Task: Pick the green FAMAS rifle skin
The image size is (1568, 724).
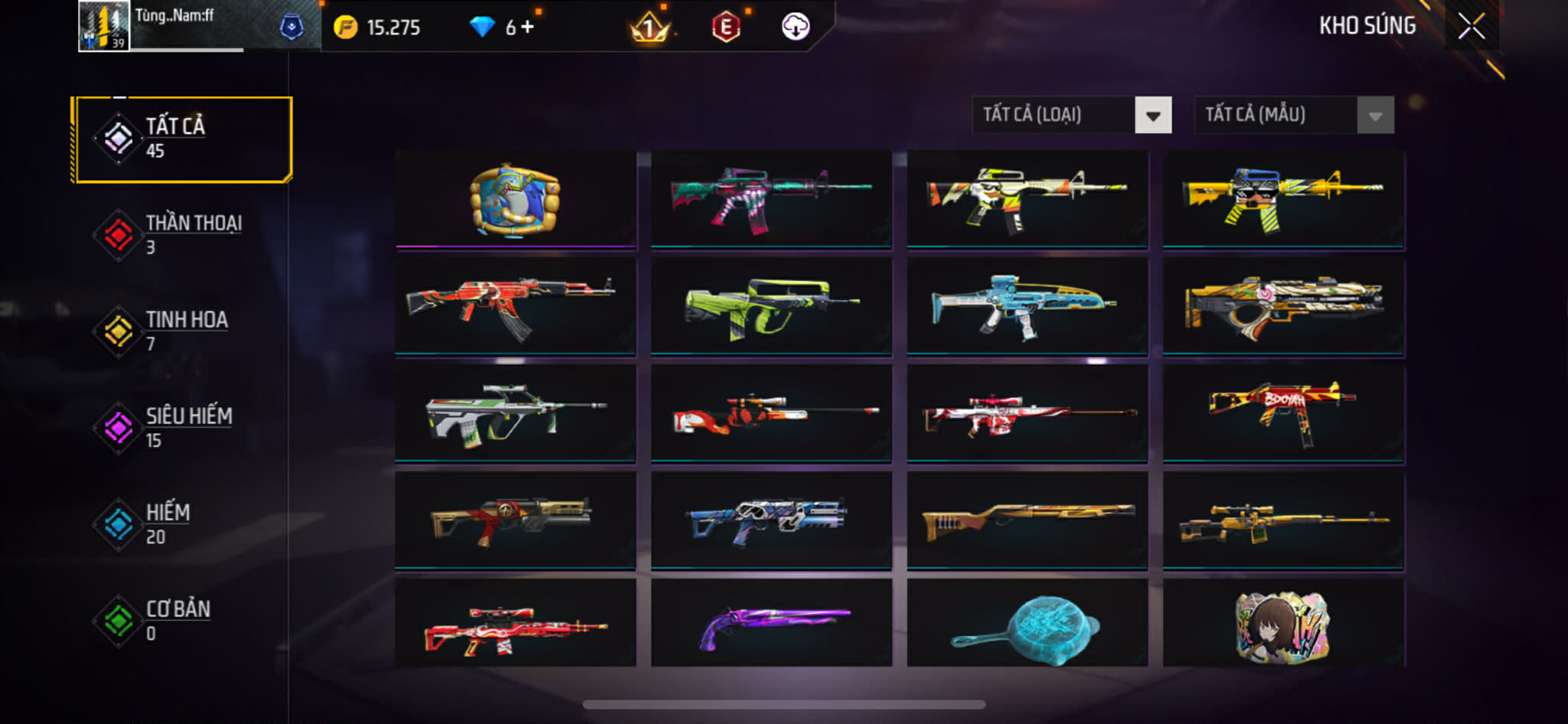Action: tap(771, 306)
